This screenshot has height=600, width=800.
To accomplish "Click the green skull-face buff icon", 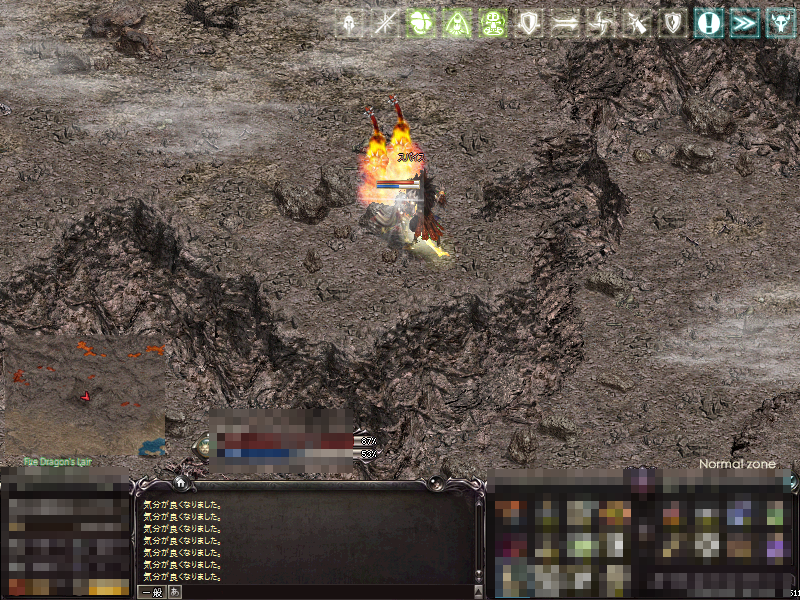I will (x=493, y=23).
